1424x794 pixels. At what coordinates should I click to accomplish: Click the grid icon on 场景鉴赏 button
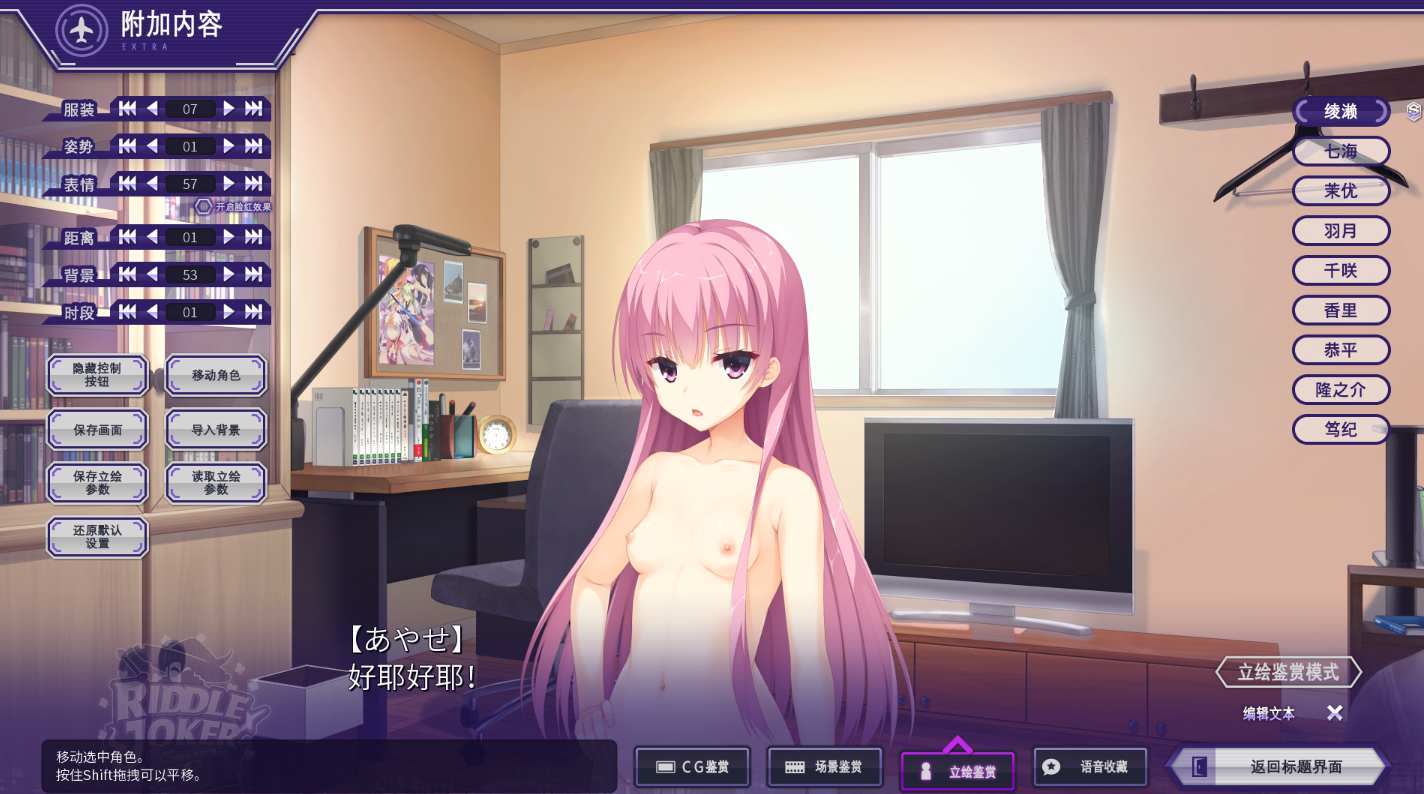tap(796, 766)
